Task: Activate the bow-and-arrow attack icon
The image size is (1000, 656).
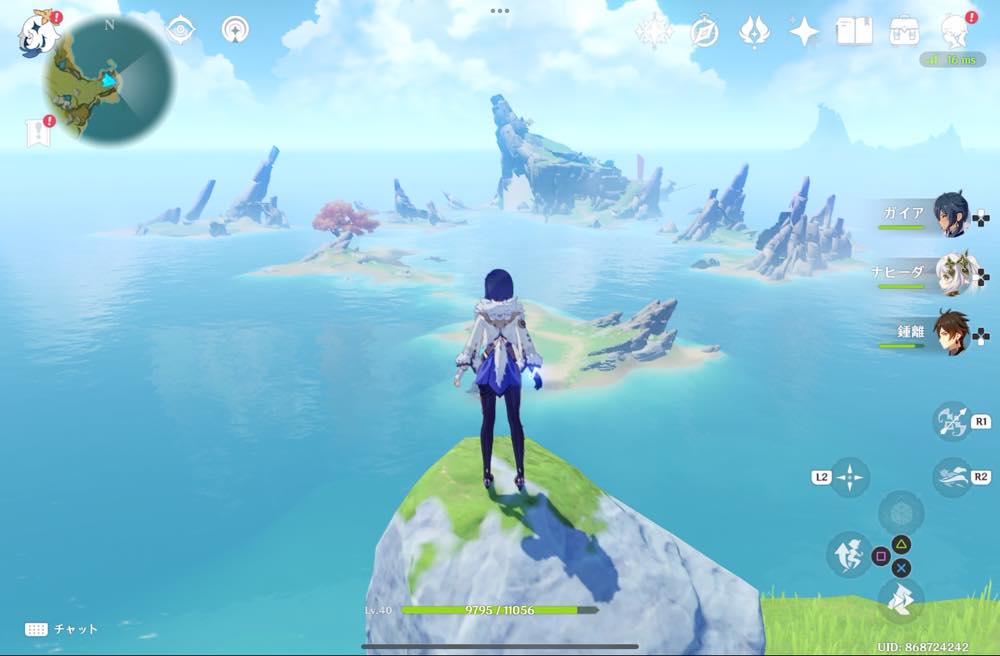Action: pyautogui.click(x=951, y=421)
